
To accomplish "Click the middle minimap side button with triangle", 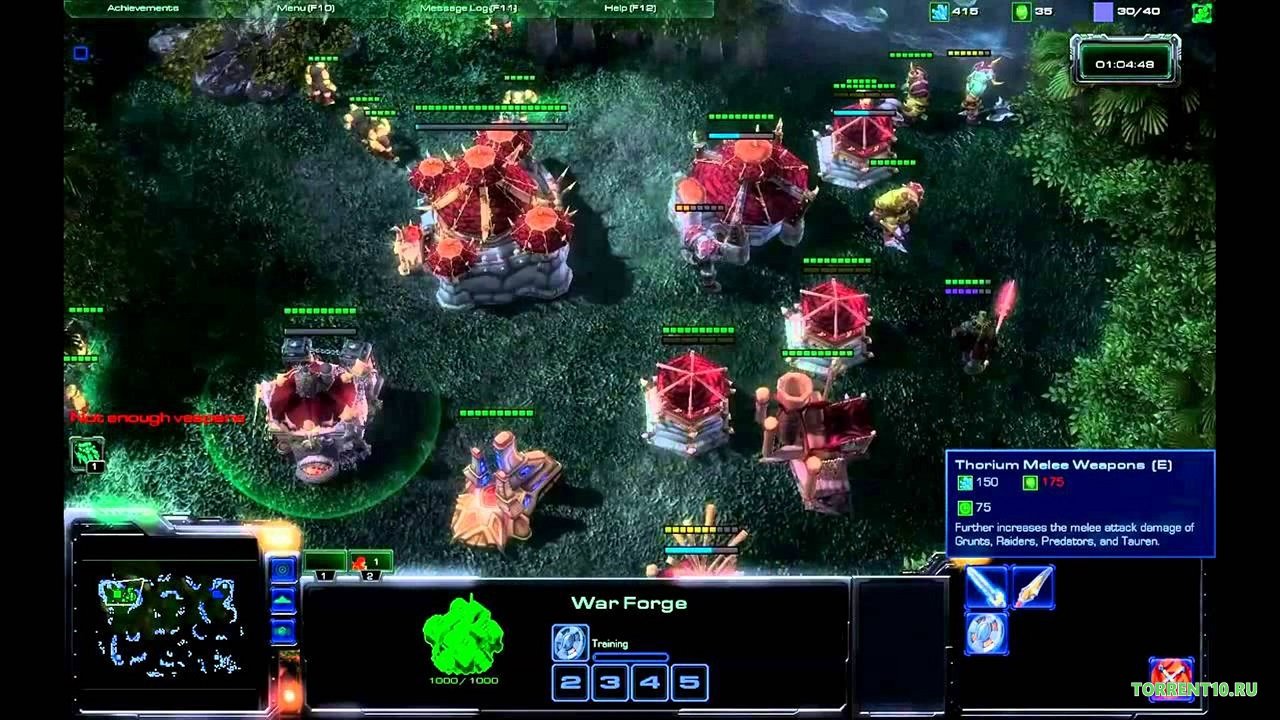I will coord(283,600).
